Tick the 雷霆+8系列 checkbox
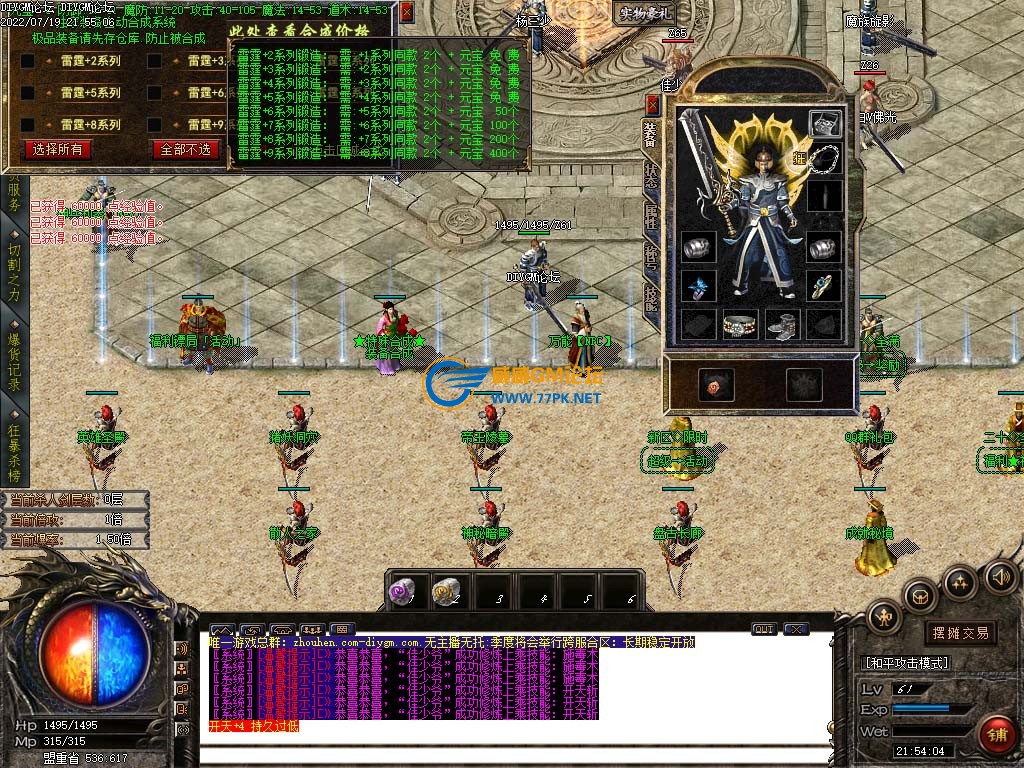Viewport: 1024px width, 768px height. tap(28, 125)
